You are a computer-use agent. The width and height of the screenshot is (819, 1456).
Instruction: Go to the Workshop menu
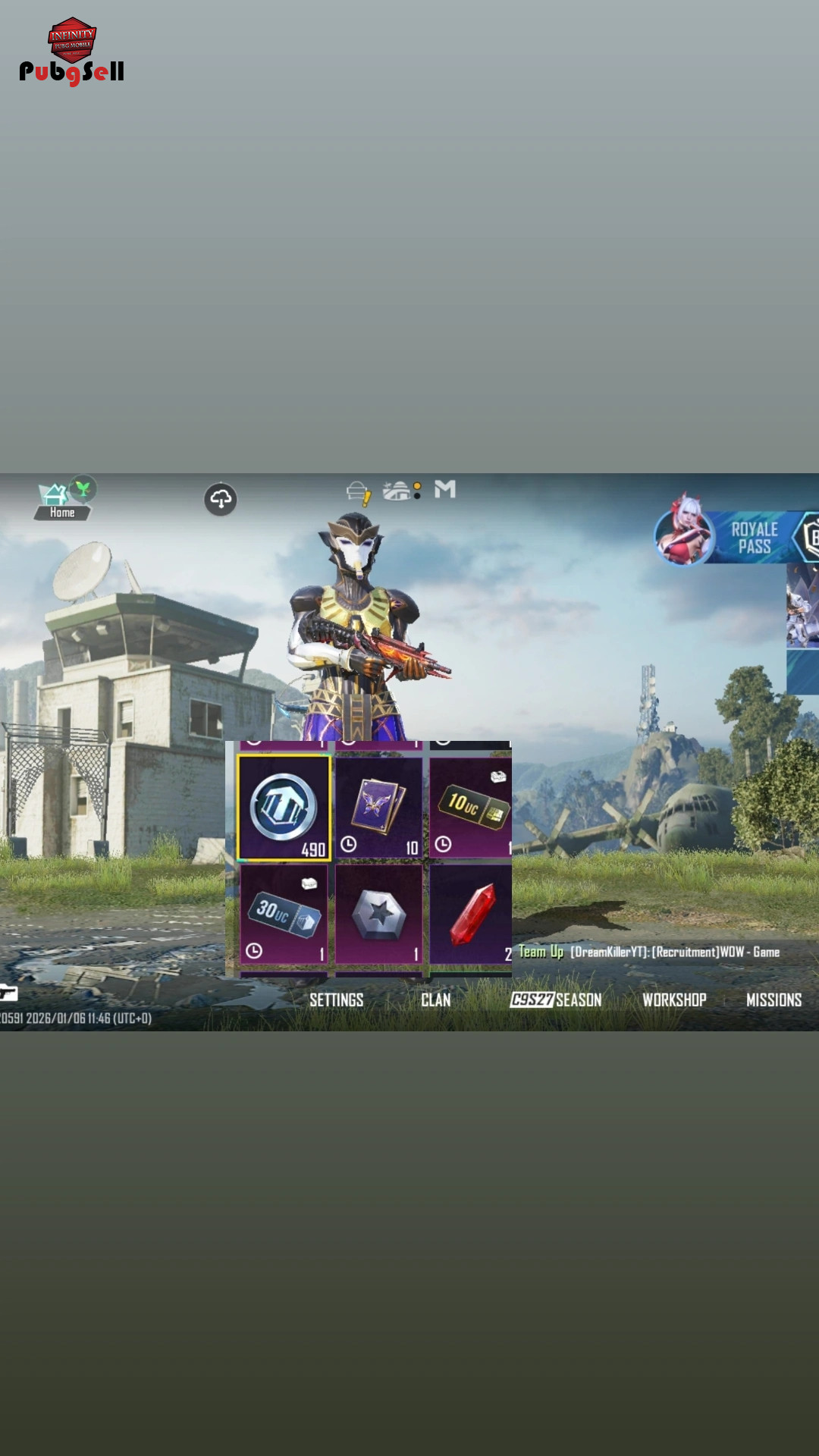674,1000
